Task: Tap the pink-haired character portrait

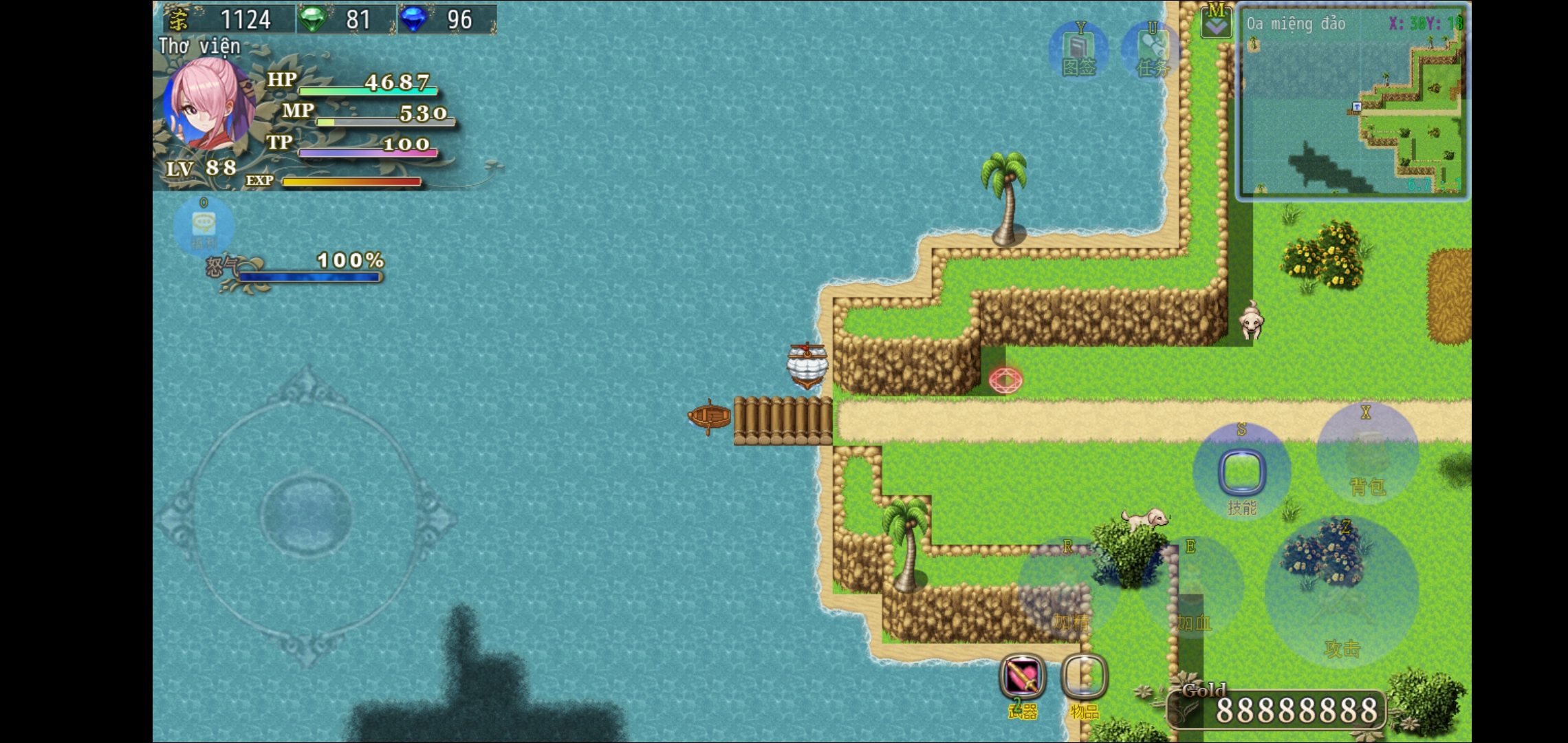Action: tap(208, 103)
